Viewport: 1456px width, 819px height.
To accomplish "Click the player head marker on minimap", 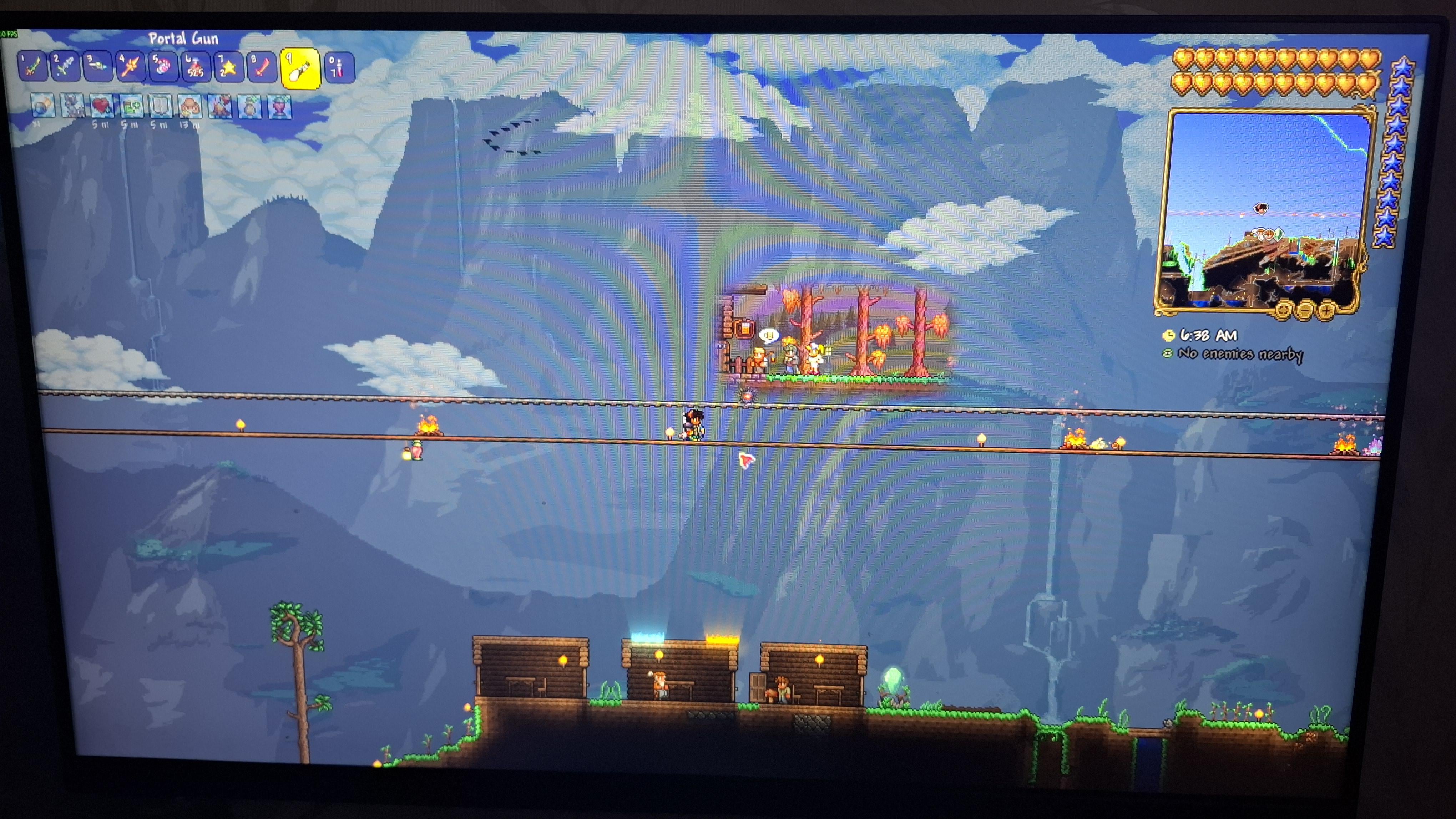I will [x=1261, y=208].
